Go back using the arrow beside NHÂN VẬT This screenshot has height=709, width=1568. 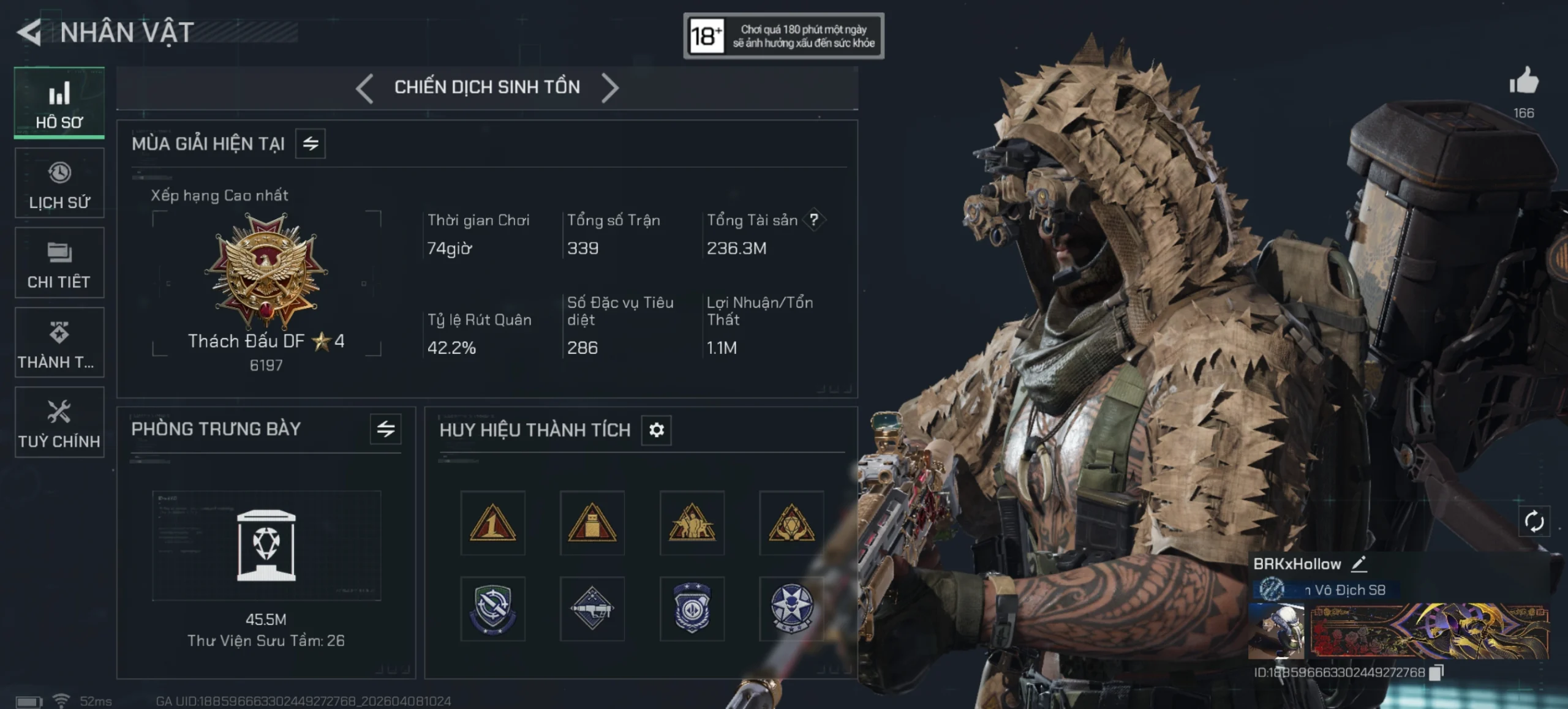[x=29, y=32]
